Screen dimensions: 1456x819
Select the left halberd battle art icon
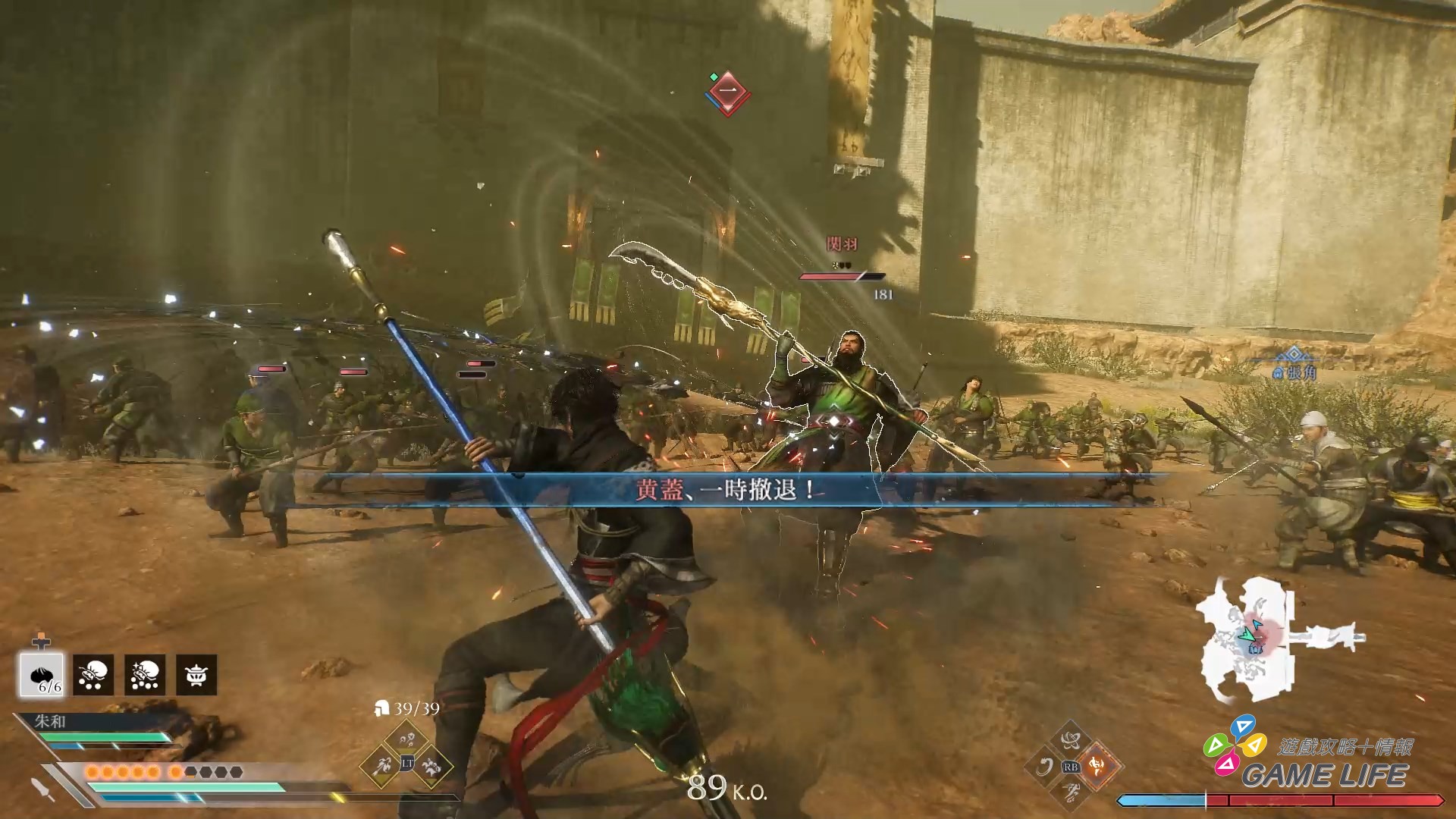click(x=382, y=766)
